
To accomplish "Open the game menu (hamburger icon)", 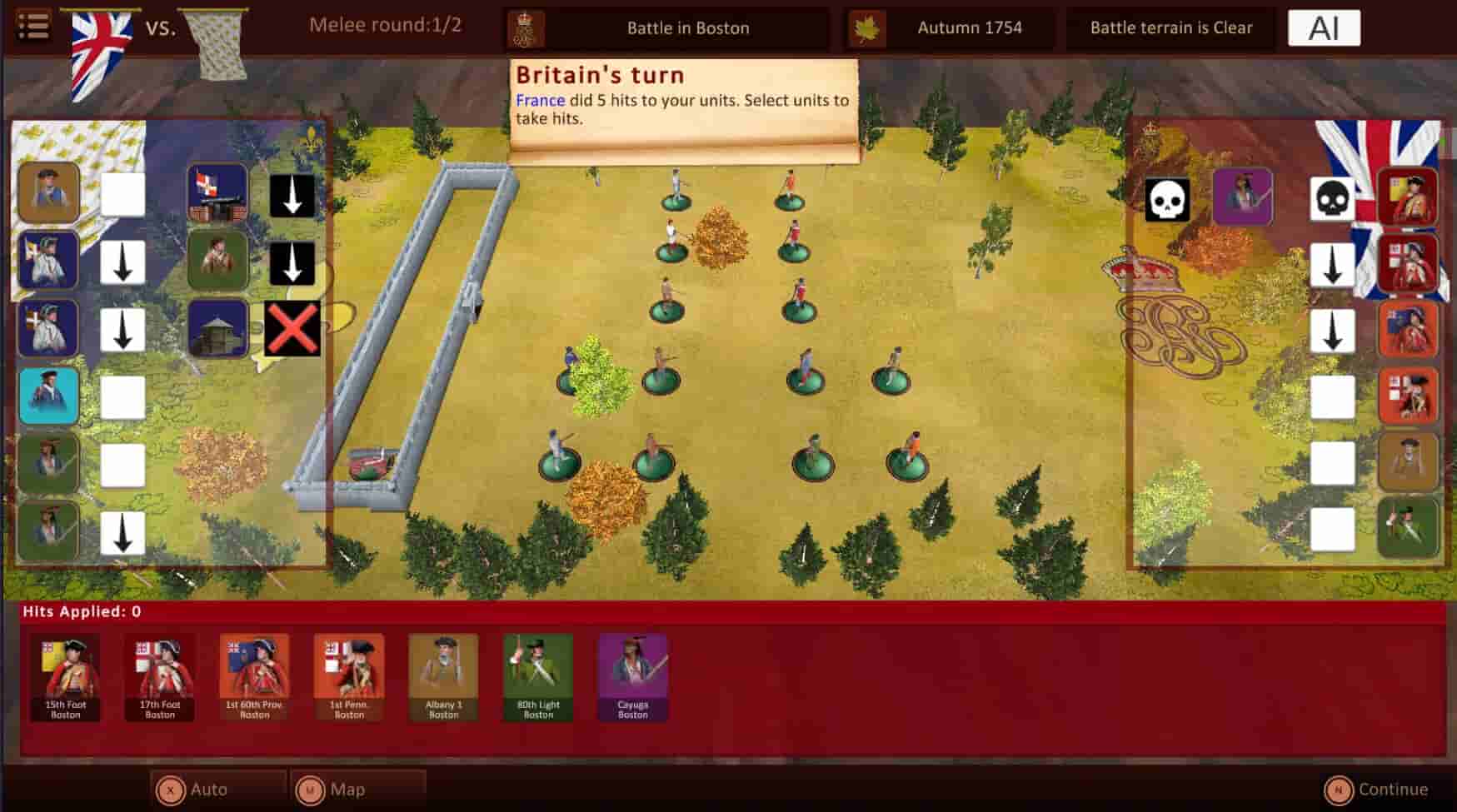I will click(x=33, y=27).
